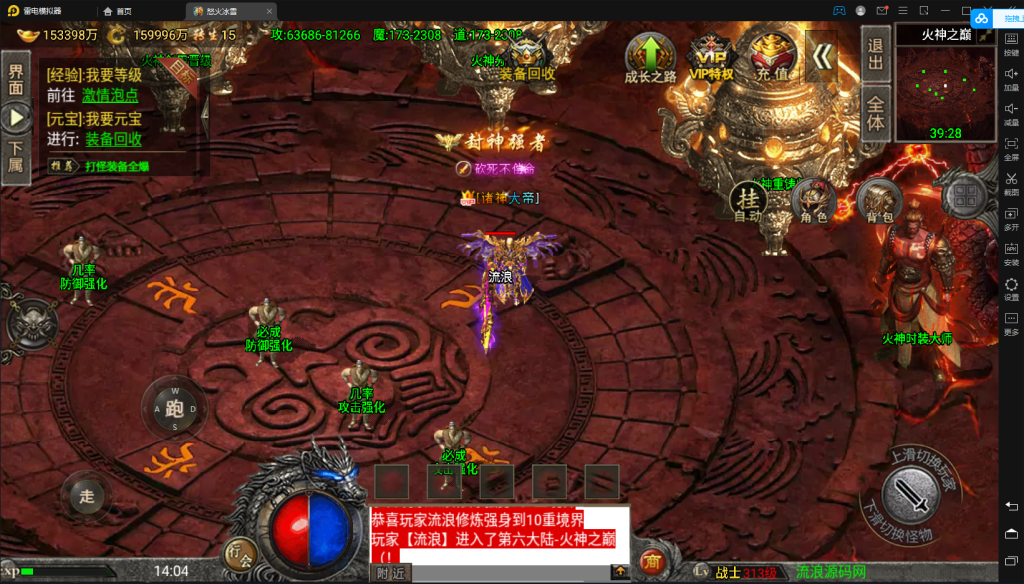Follow the 激情泡点 quest link
Screen dimensions: 1024x584
point(110,96)
